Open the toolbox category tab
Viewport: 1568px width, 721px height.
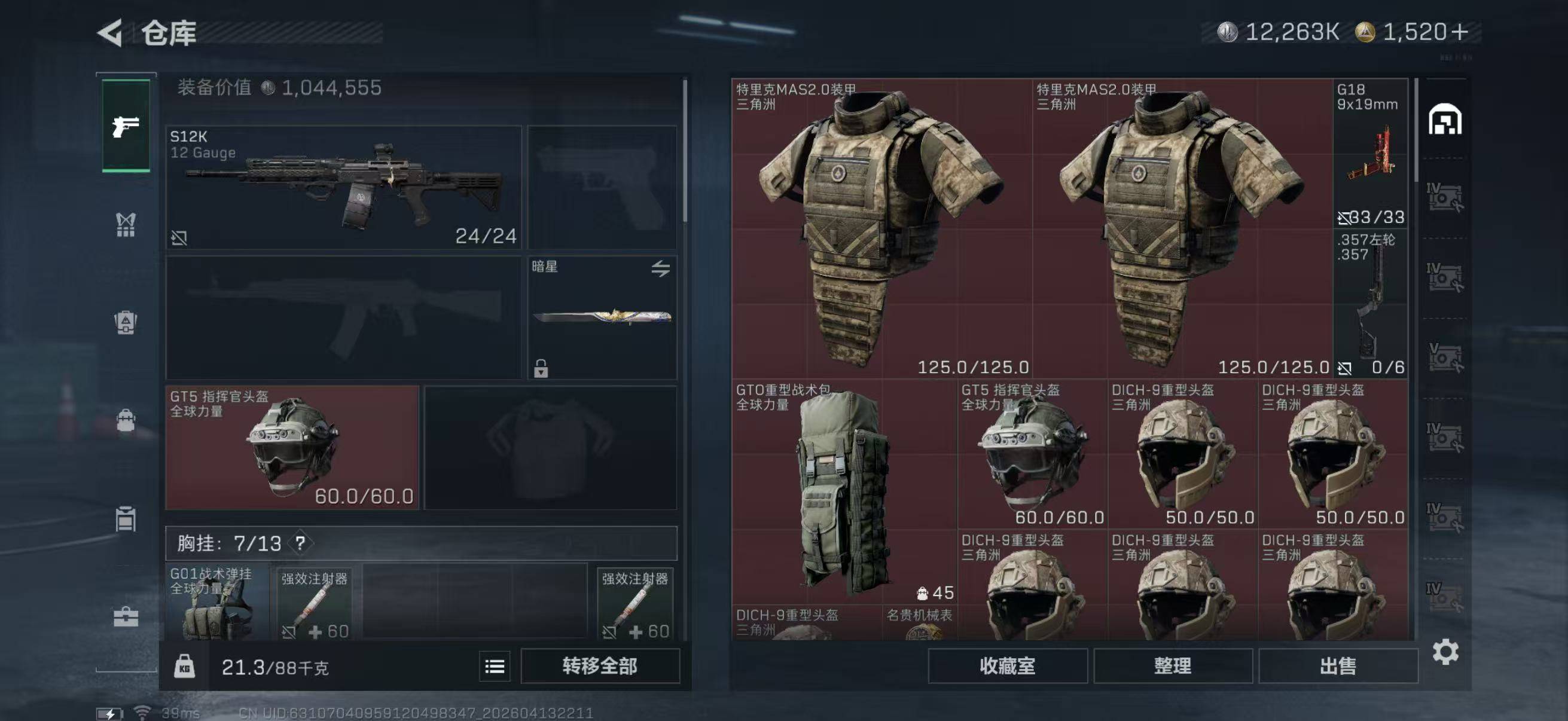tap(126, 617)
